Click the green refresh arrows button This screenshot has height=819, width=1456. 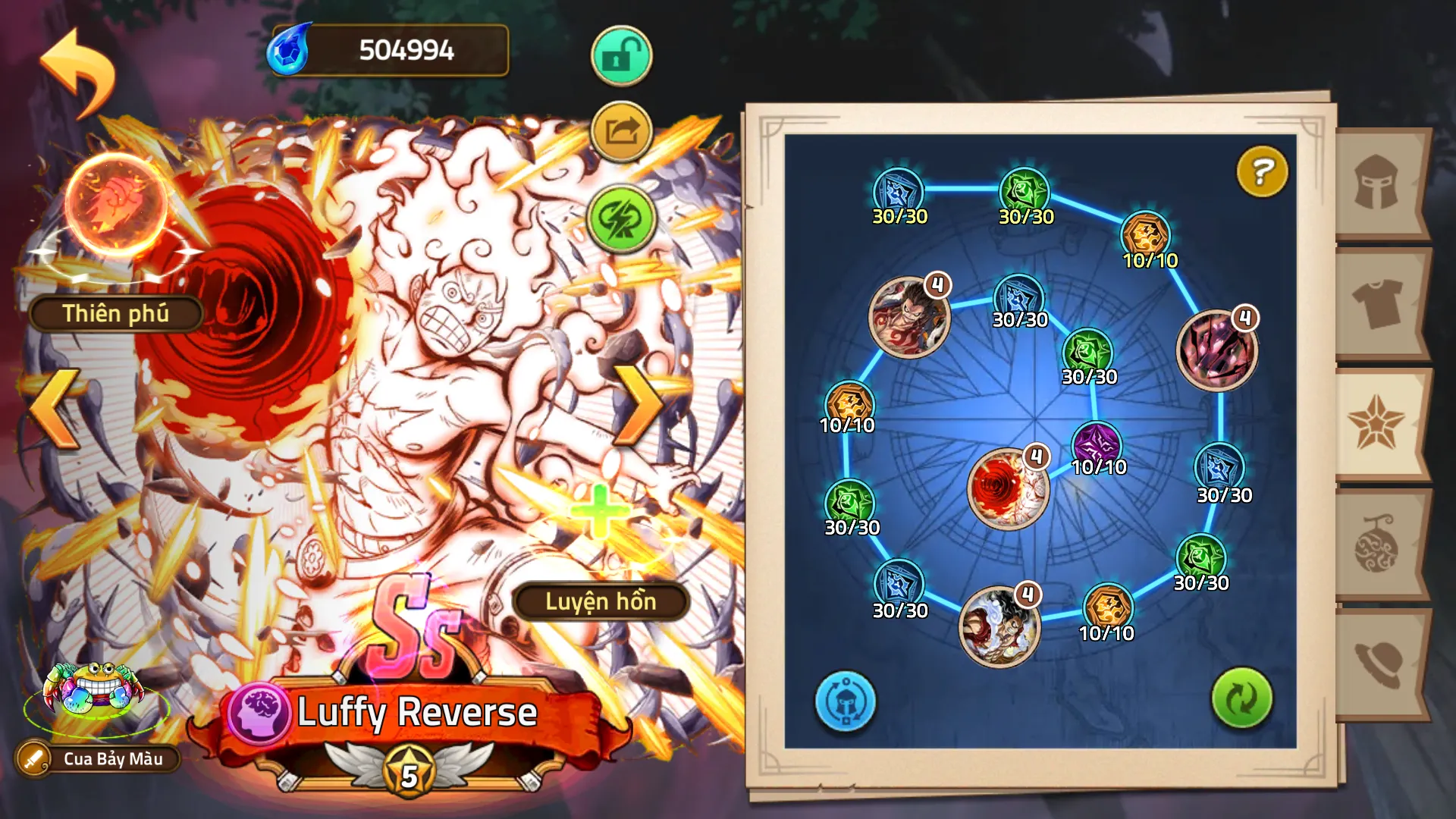pyautogui.click(x=1241, y=698)
